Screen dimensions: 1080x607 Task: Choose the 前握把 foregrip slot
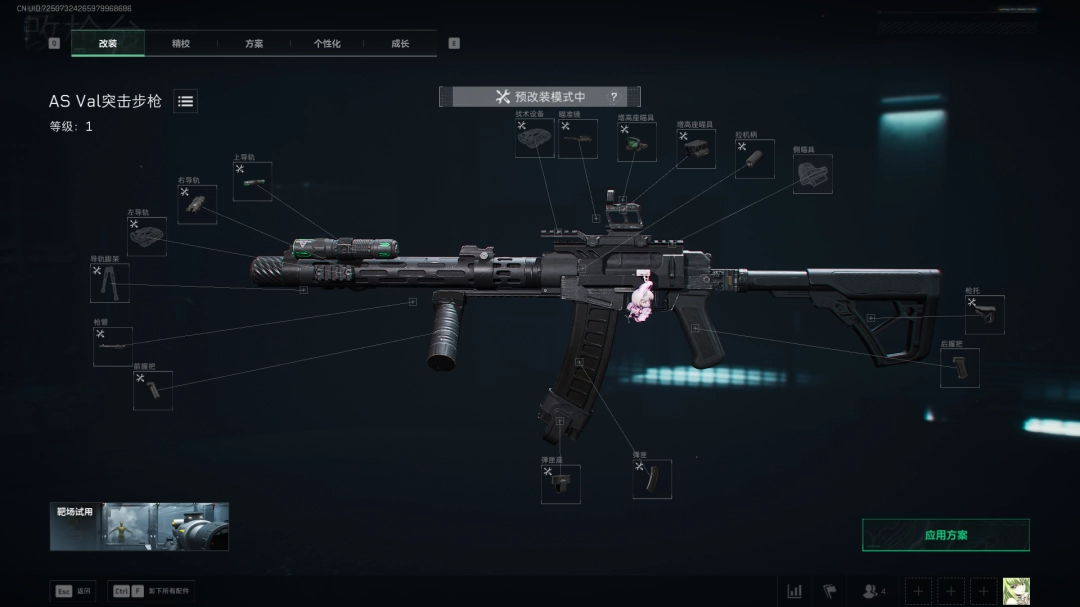coord(153,390)
